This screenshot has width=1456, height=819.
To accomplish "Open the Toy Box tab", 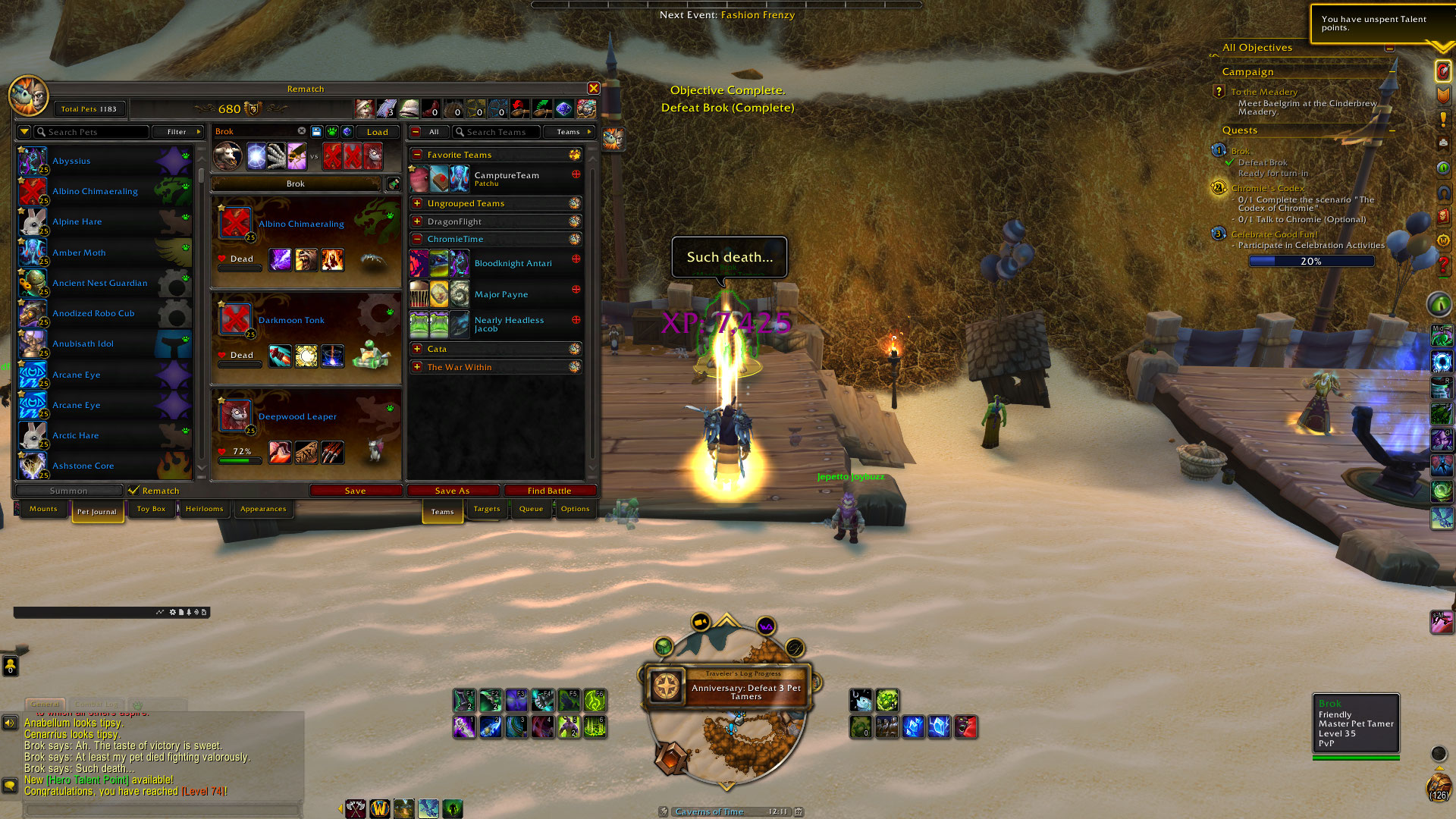I will click(x=151, y=509).
